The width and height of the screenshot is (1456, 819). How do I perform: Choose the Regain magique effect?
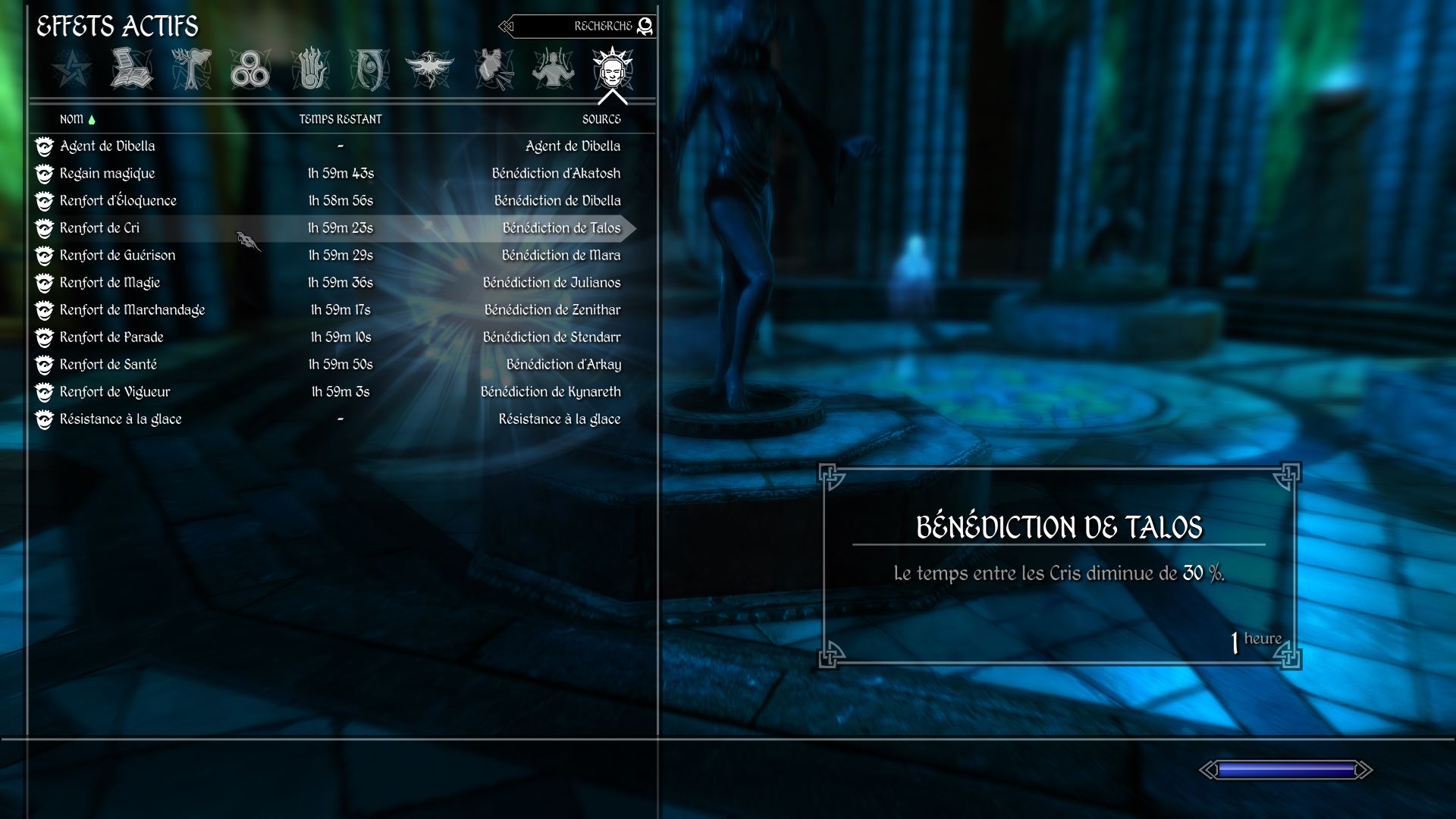[x=108, y=174]
